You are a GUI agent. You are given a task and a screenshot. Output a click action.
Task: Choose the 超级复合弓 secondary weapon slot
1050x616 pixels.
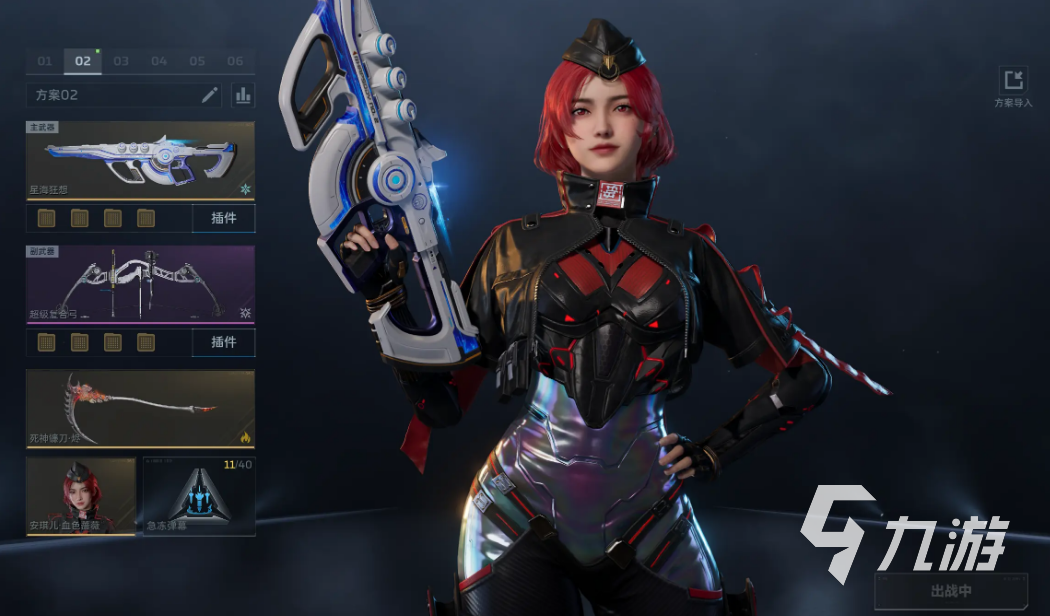pos(140,284)
